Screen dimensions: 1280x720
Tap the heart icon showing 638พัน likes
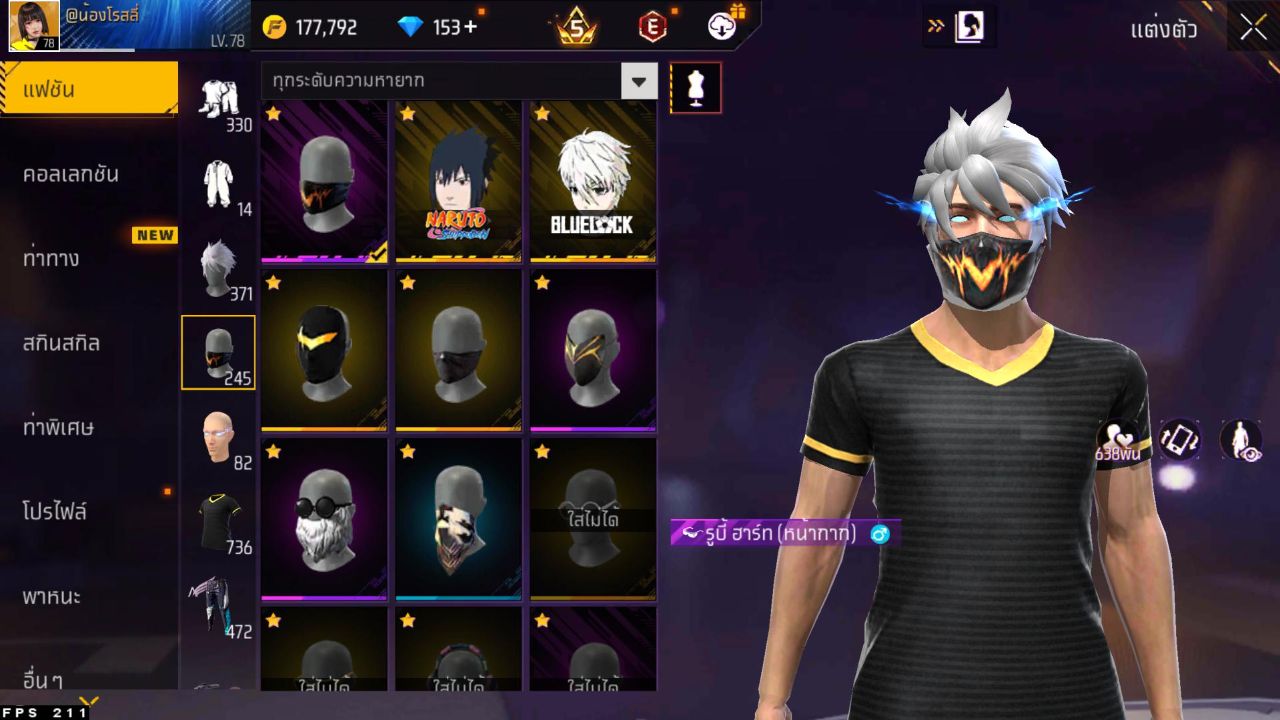[x=1120, y=440]
